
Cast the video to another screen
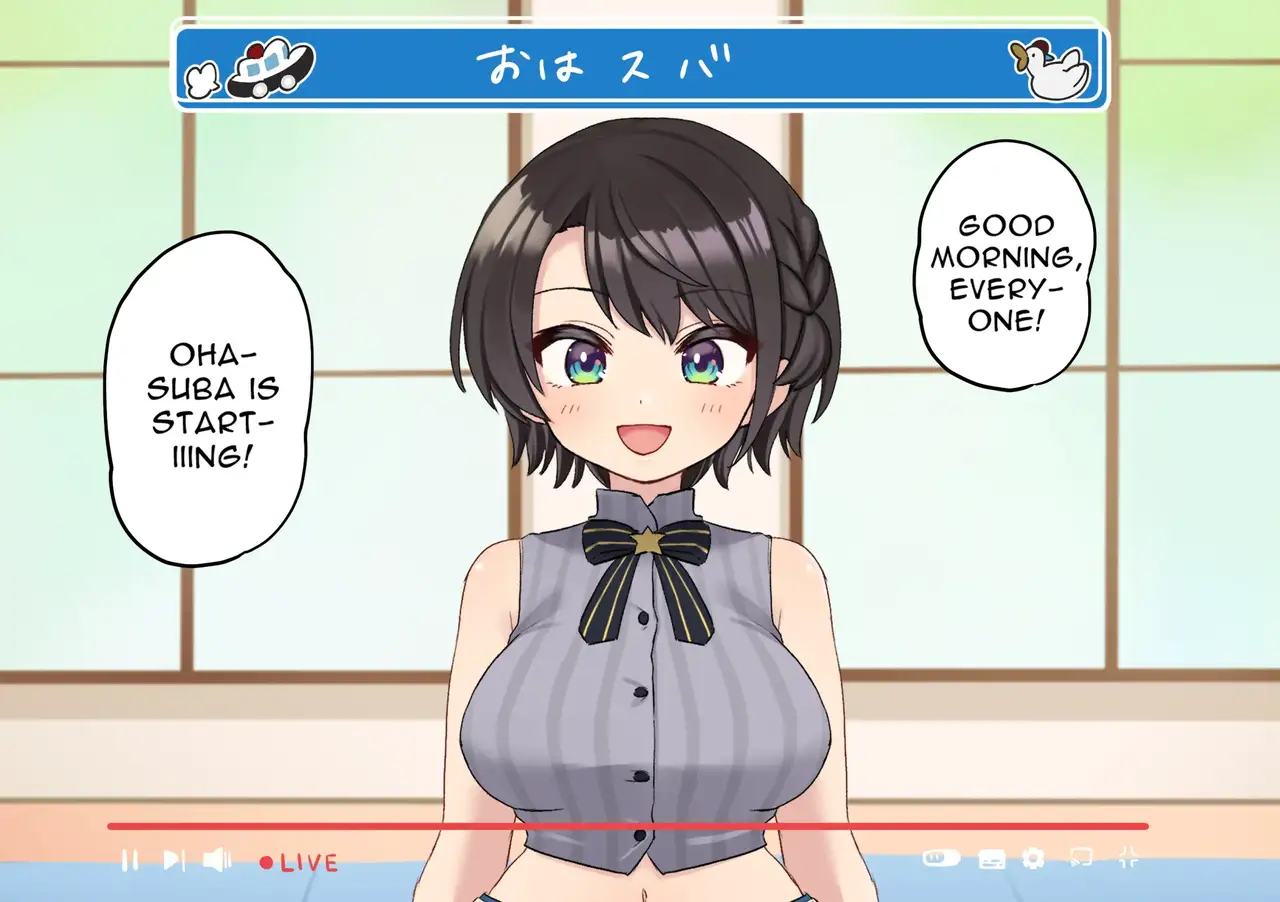pyautogui.click(x=1081, y=858)
